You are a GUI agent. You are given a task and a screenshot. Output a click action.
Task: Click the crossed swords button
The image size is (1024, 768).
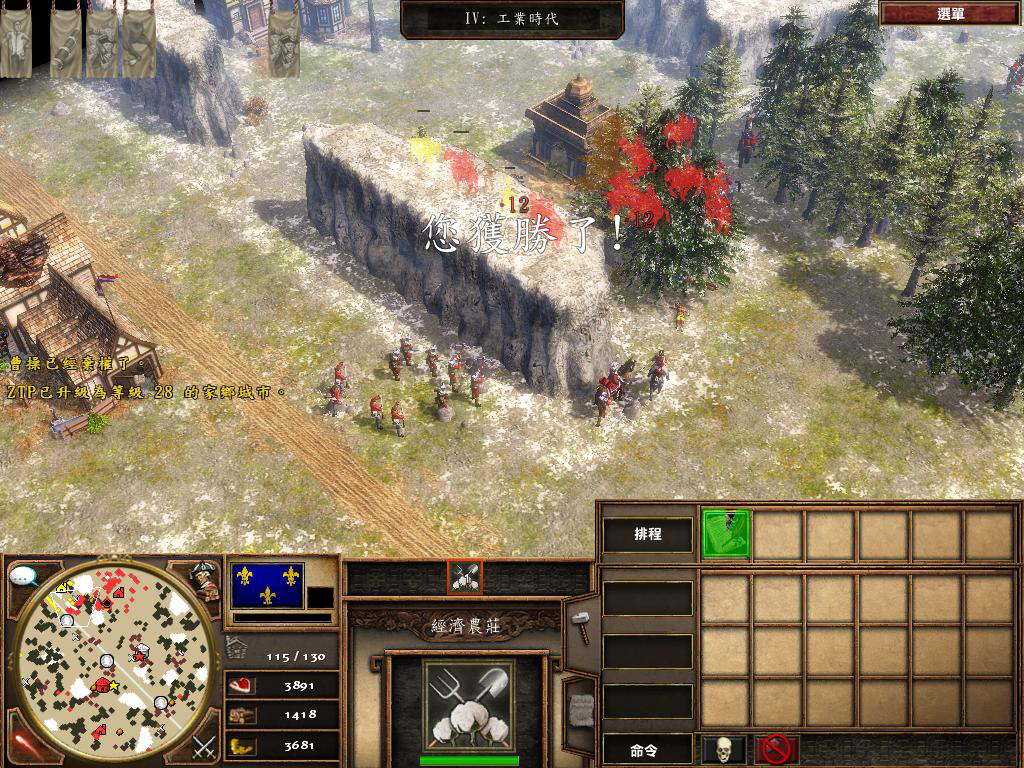click(x=204, y=746)
